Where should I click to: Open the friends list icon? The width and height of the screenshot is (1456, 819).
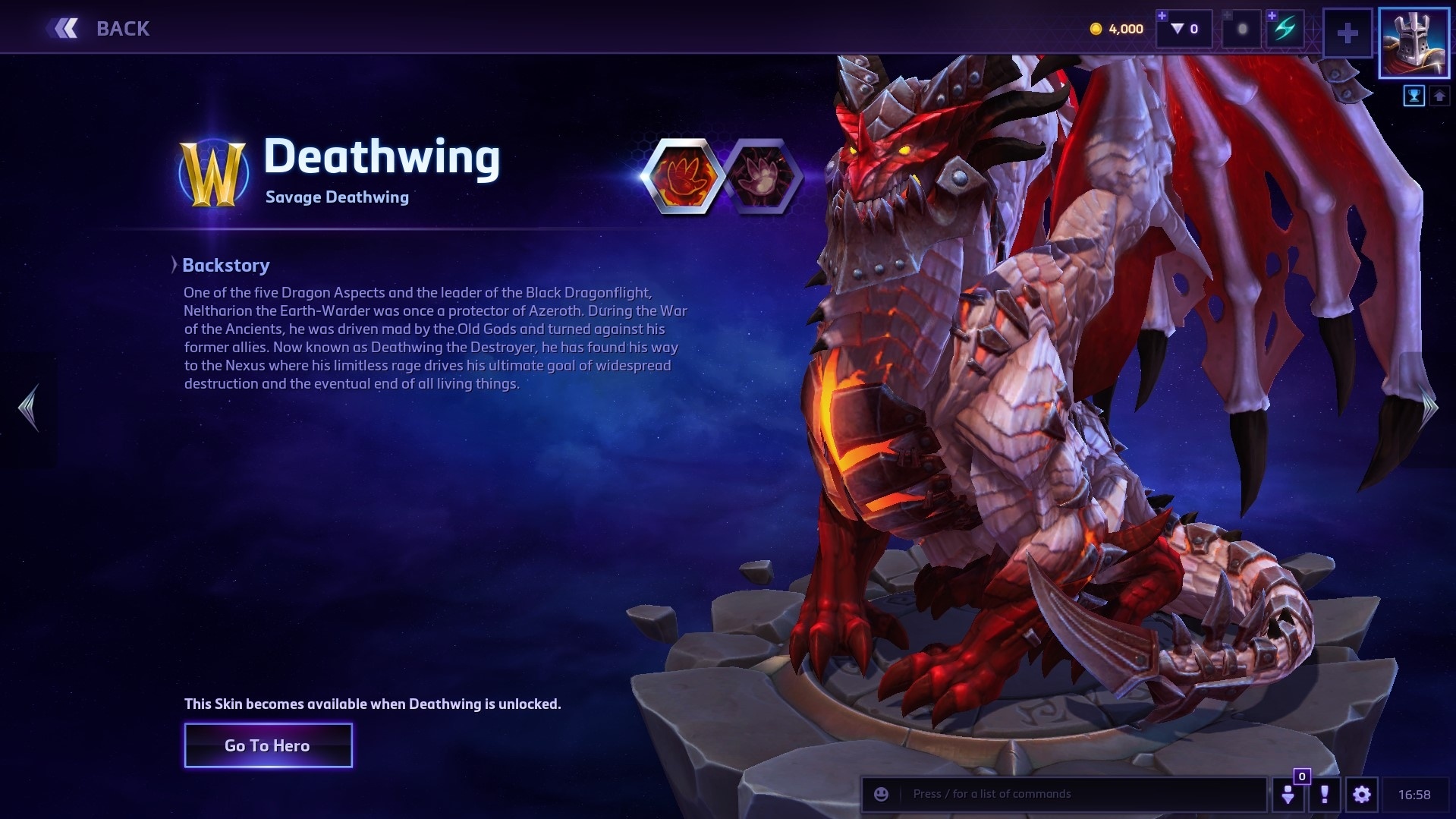pyautogui.click(x=1288, y=794)
